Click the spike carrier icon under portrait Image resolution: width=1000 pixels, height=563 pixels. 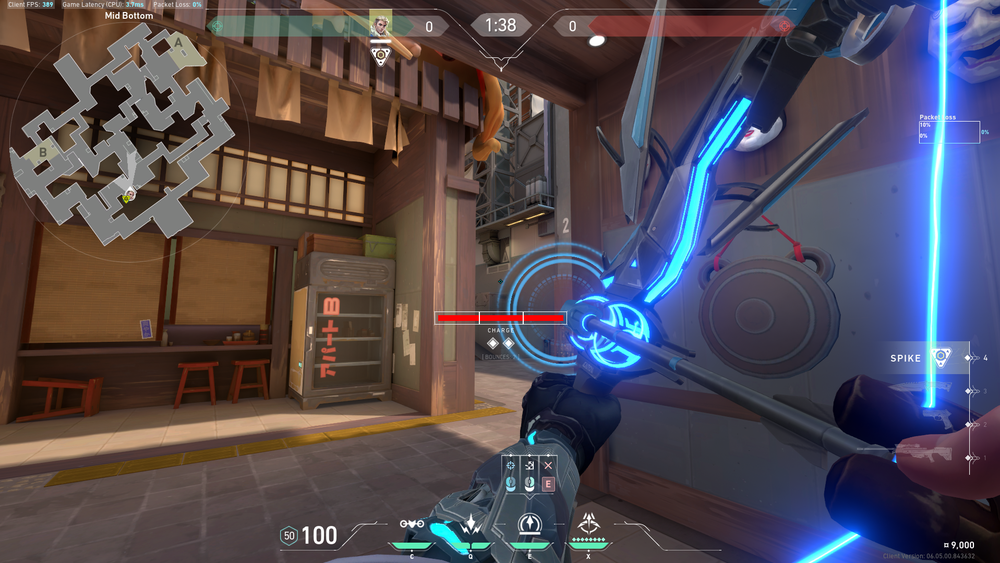pyautogui.click(x=380, y=54)
